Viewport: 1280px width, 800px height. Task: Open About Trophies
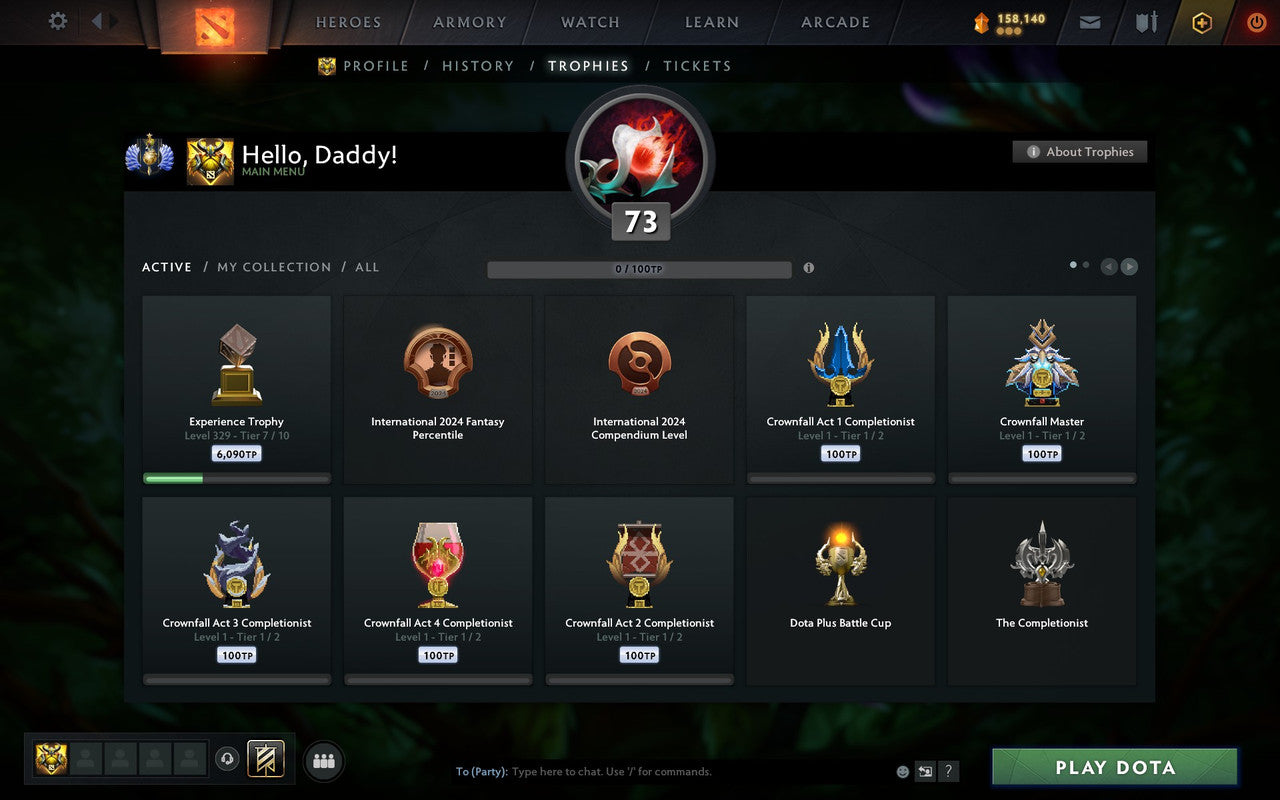(x=1080, y=152)
